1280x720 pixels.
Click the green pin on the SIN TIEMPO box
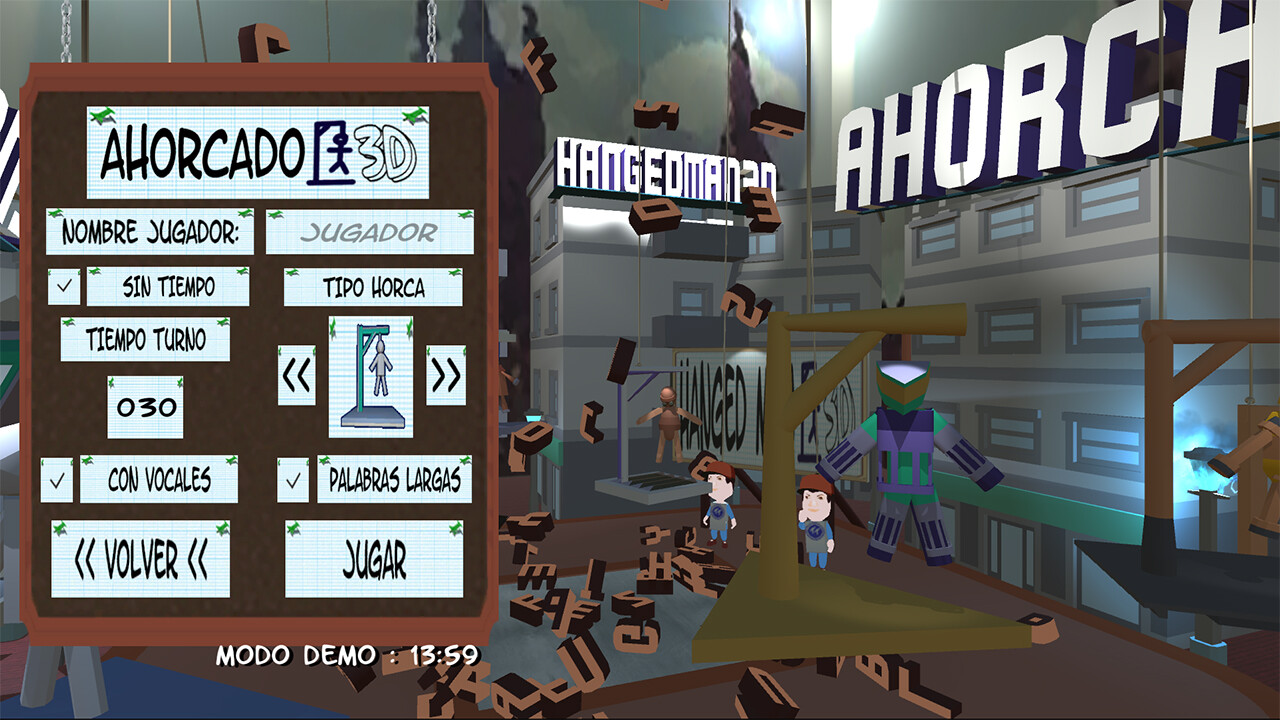[94, 272]
